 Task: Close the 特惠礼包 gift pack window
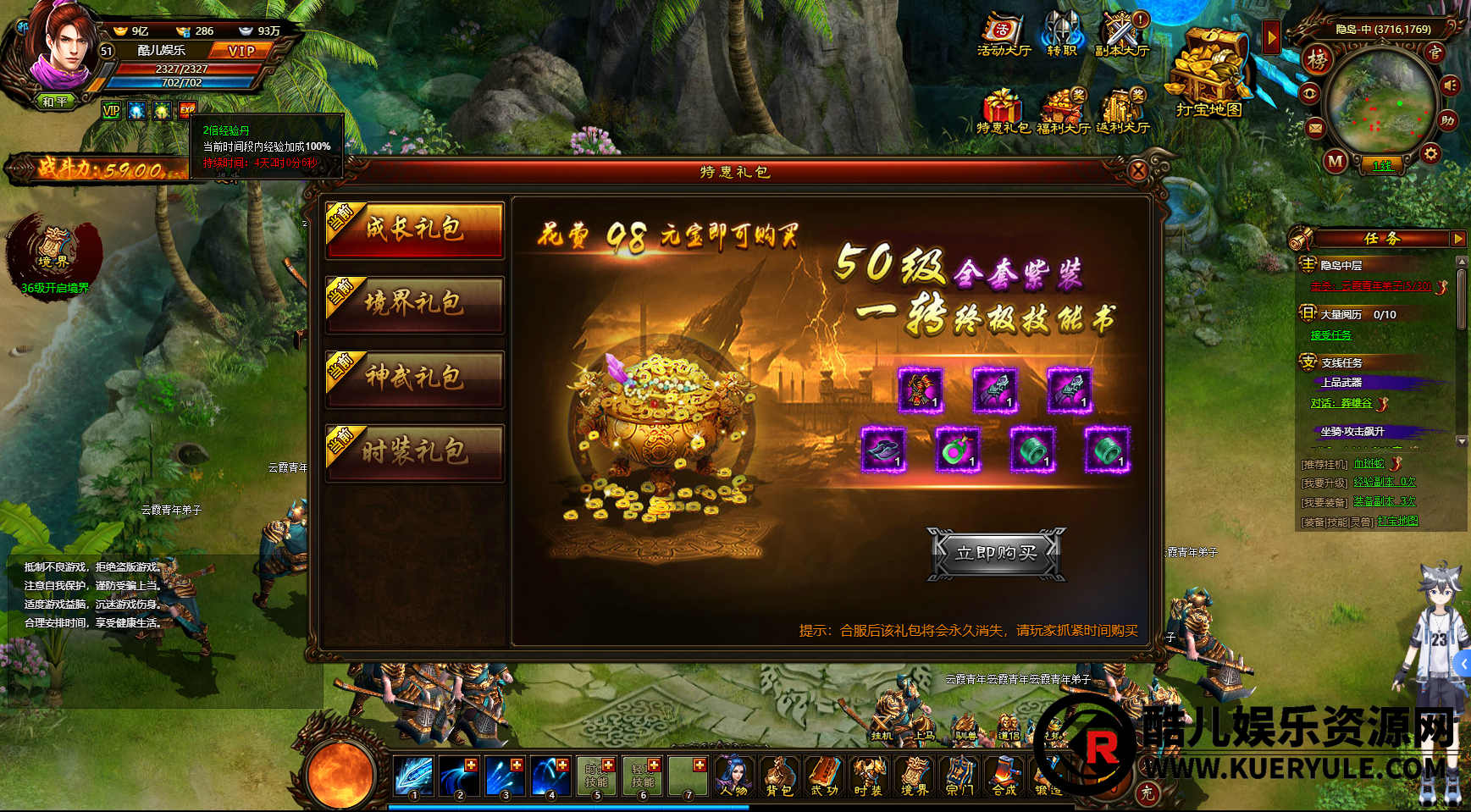(1138, 171)
